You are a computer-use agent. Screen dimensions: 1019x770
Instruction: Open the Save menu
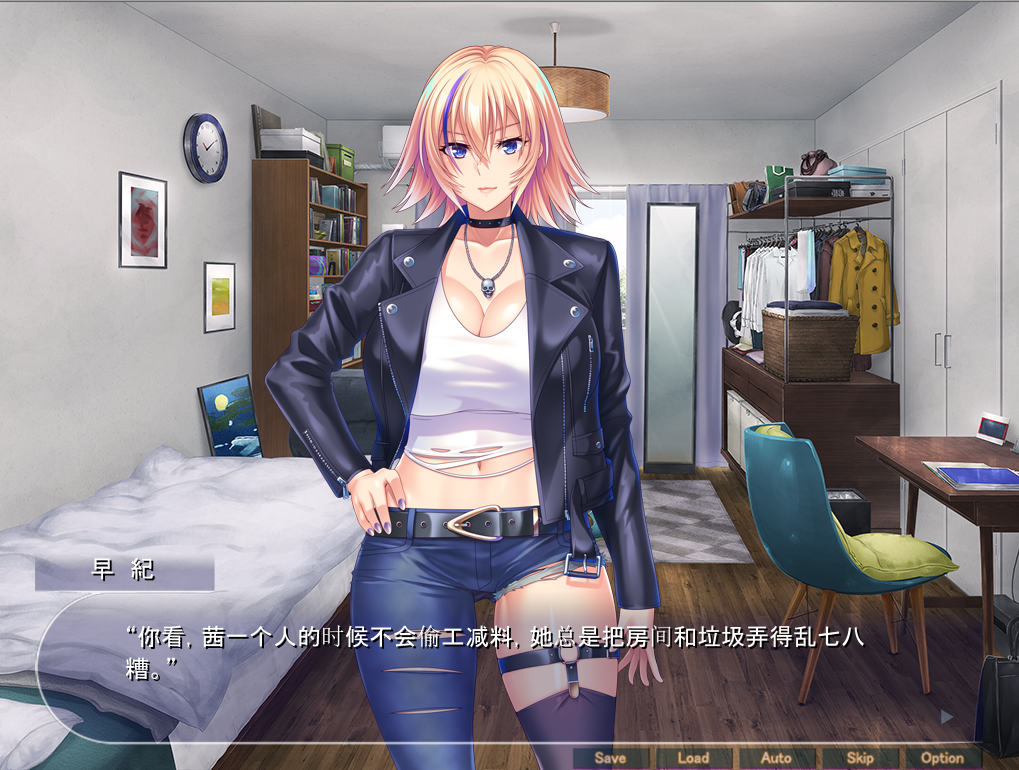tap(610, 758)
